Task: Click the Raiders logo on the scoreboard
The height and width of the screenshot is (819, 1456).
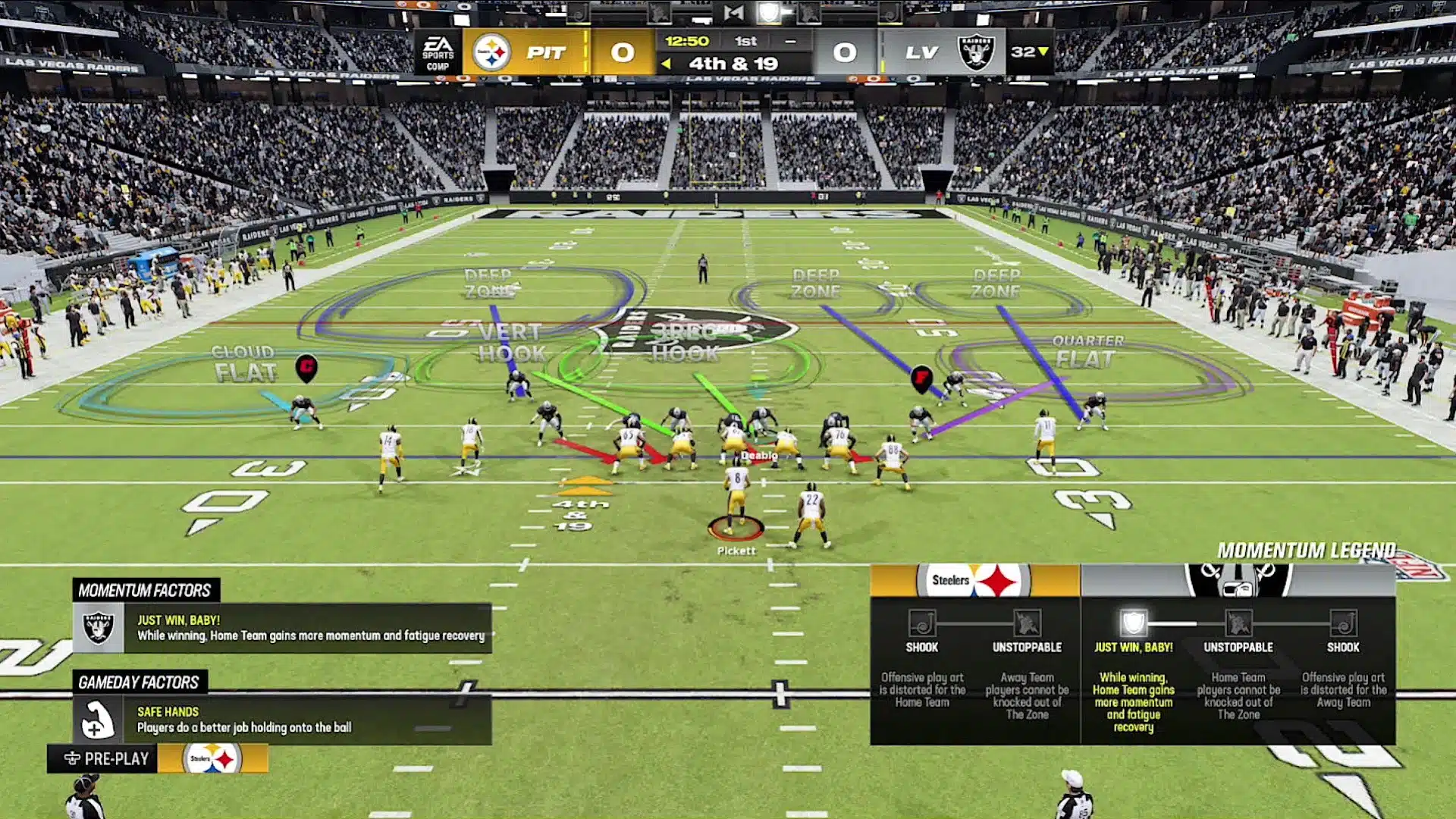Action: pyautogui.click(x=976, y=52)
